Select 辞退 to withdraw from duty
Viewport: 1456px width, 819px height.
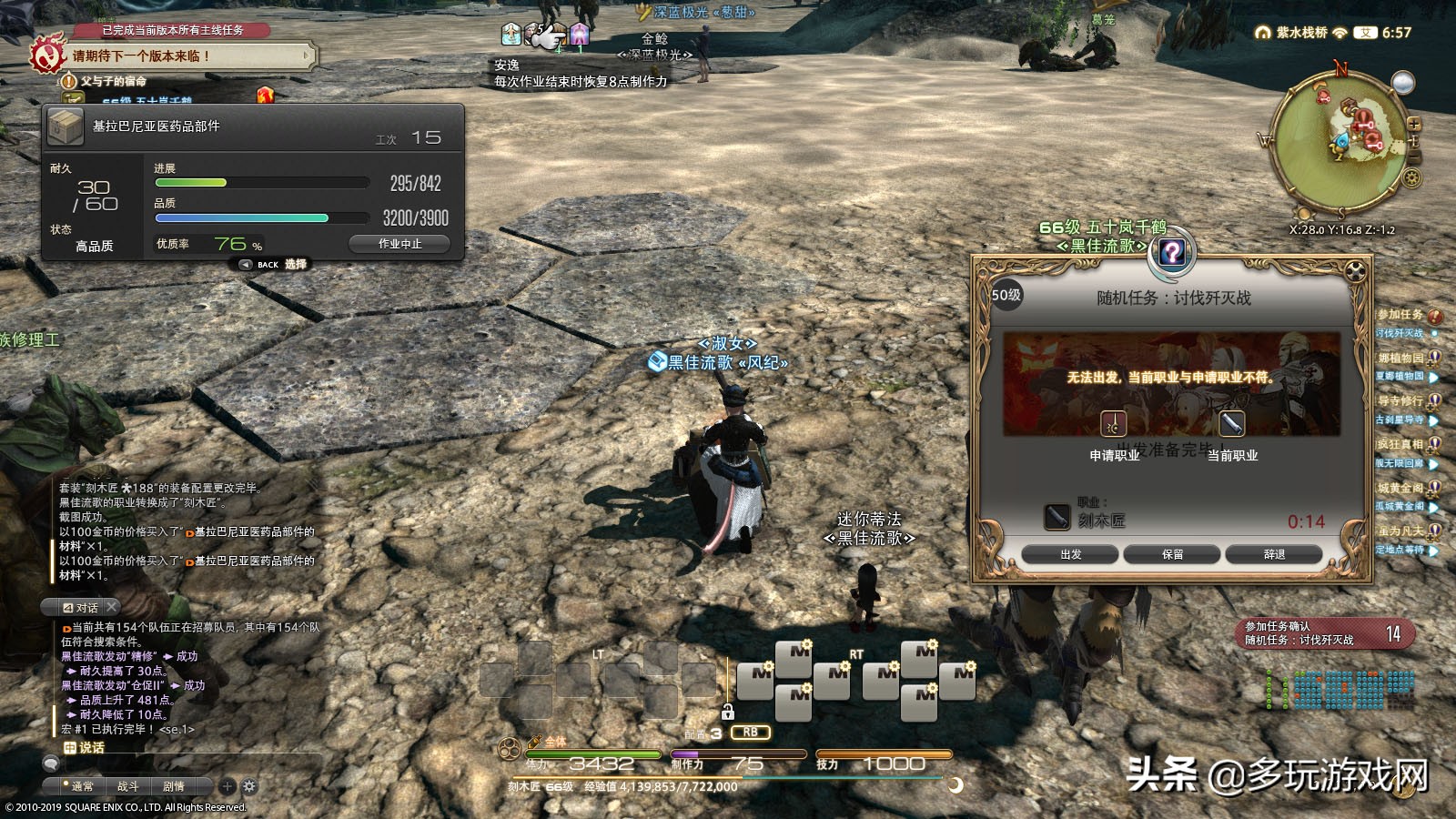click(1274, 554)
